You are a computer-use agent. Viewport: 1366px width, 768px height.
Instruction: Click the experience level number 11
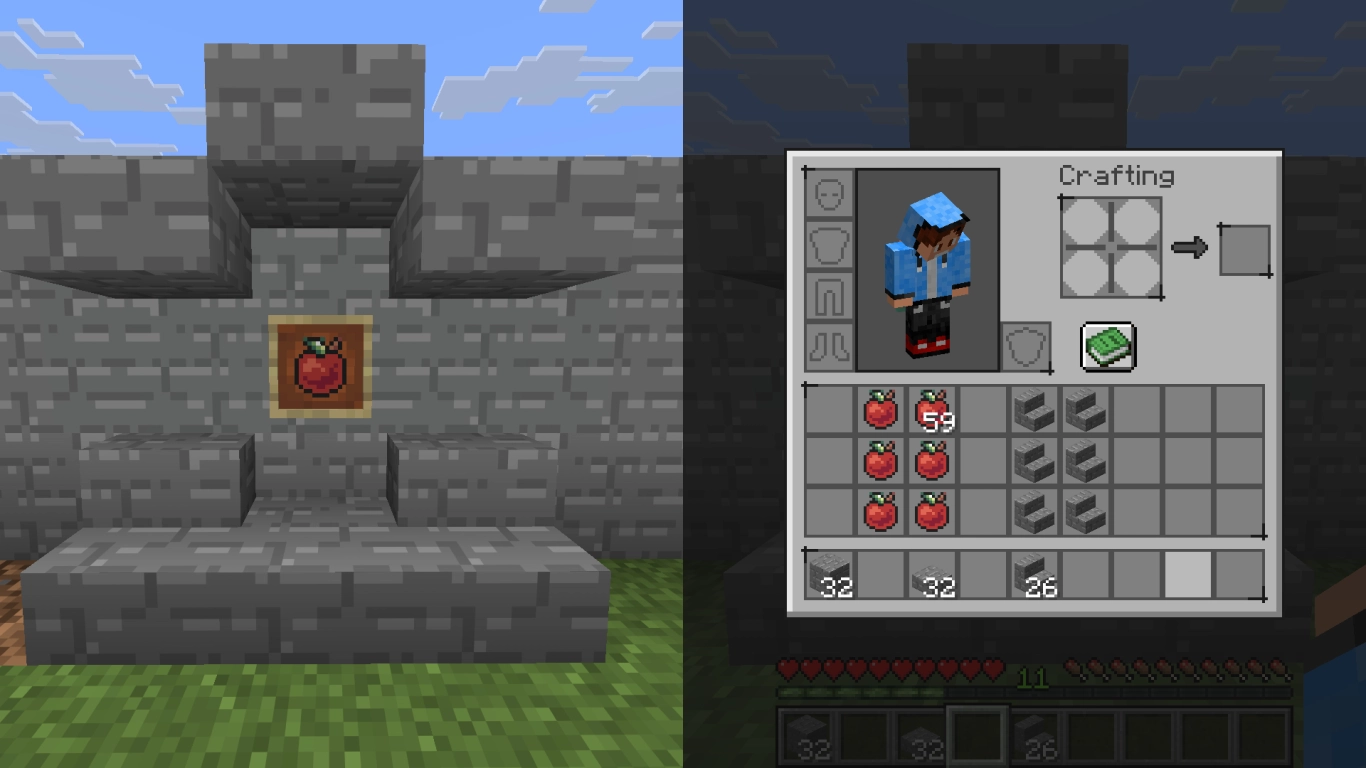tap(1035, 679)
